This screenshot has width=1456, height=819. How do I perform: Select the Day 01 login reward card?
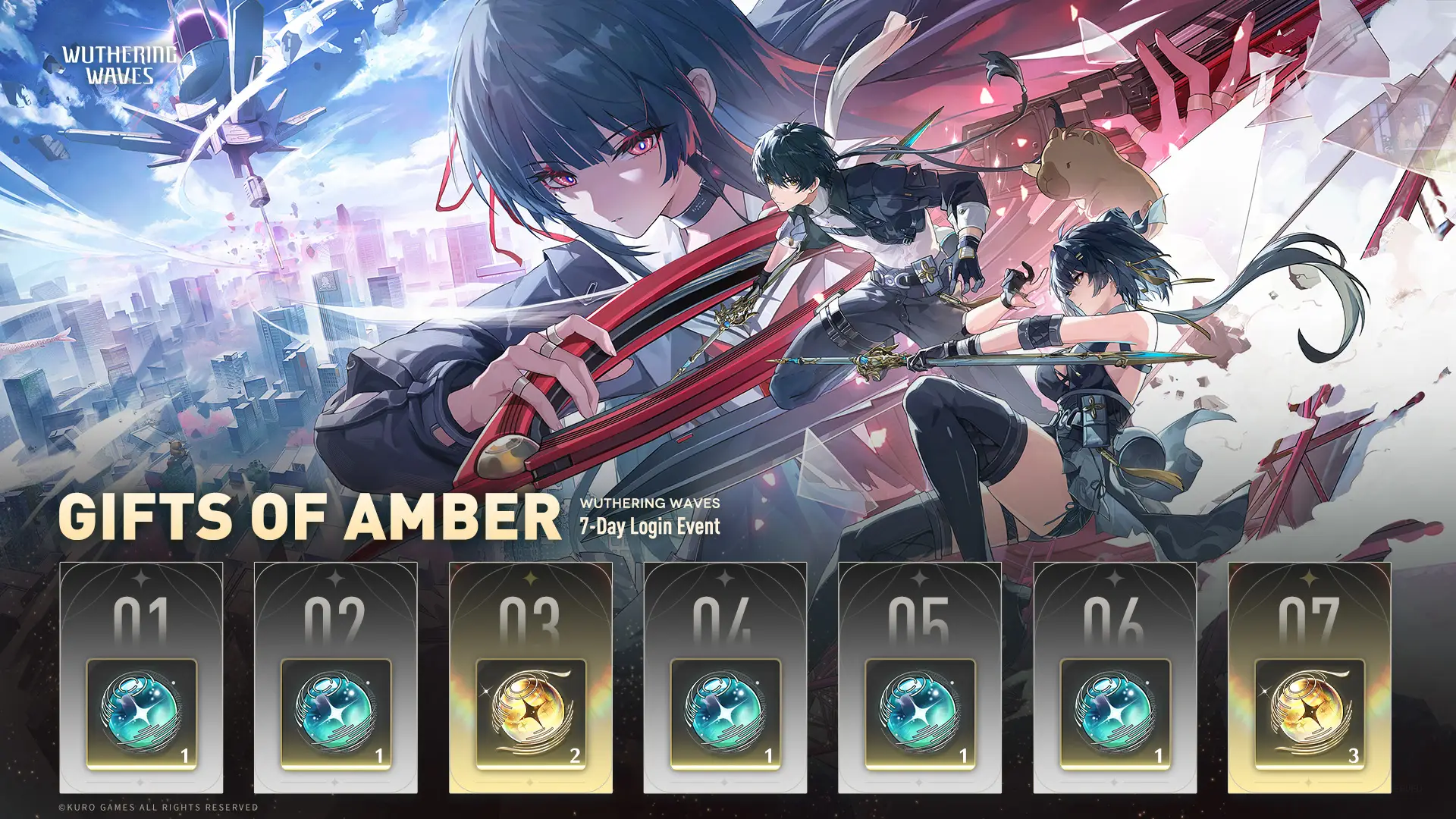(141, 677)
